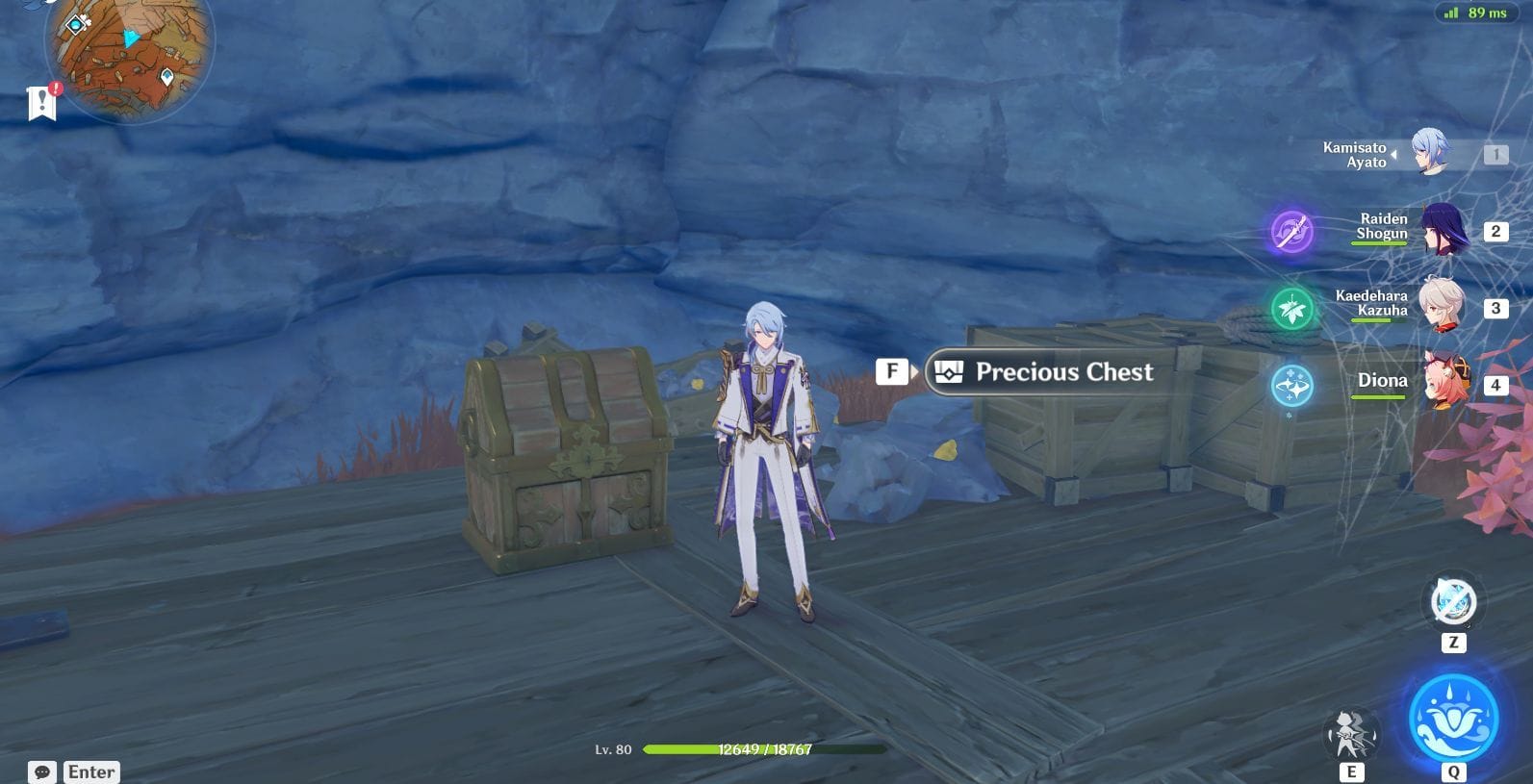Click the chest icon in the interact prompt
This screenshot has width=1533, height=784.
click(949, 372)
